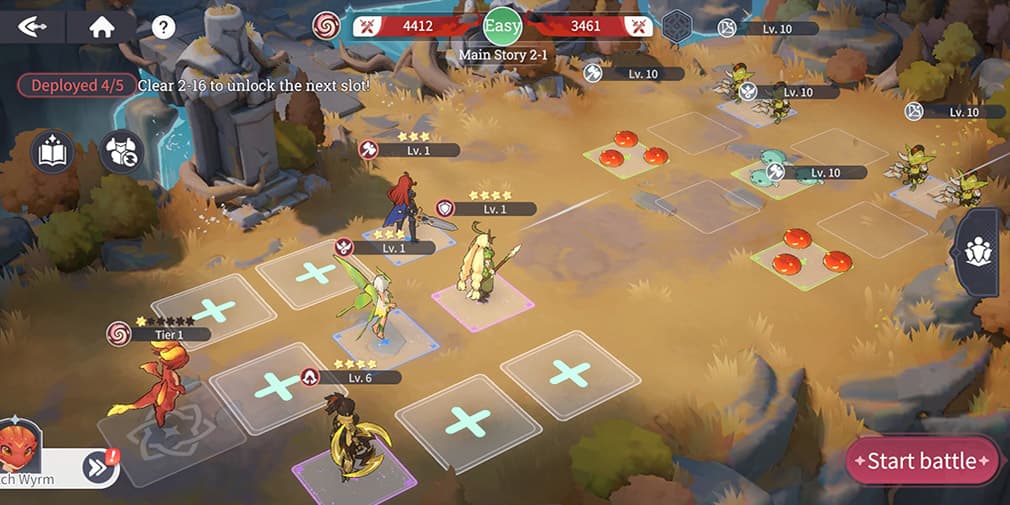
Task: Tap the swirl element icon beside power
Action: [x=326, y=26]
